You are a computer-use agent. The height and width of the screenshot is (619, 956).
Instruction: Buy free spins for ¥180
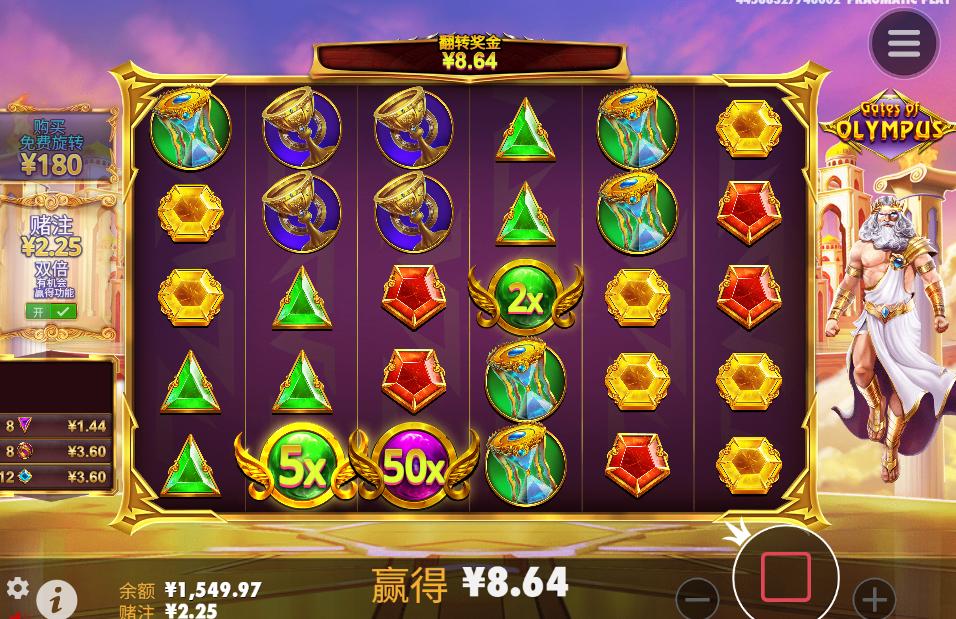[x=52, y=146]
